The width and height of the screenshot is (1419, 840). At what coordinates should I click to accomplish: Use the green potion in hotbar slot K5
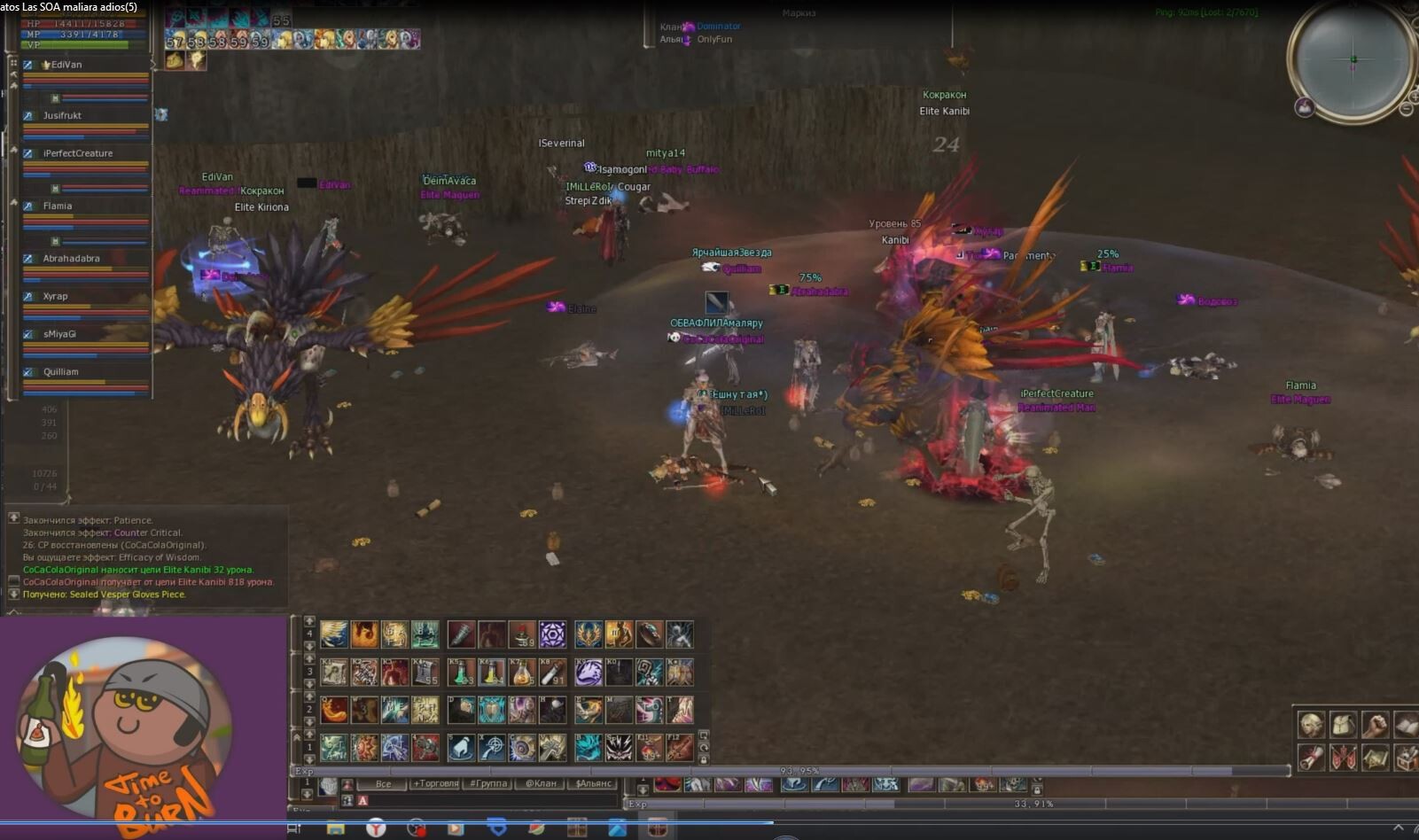(461, 673)
